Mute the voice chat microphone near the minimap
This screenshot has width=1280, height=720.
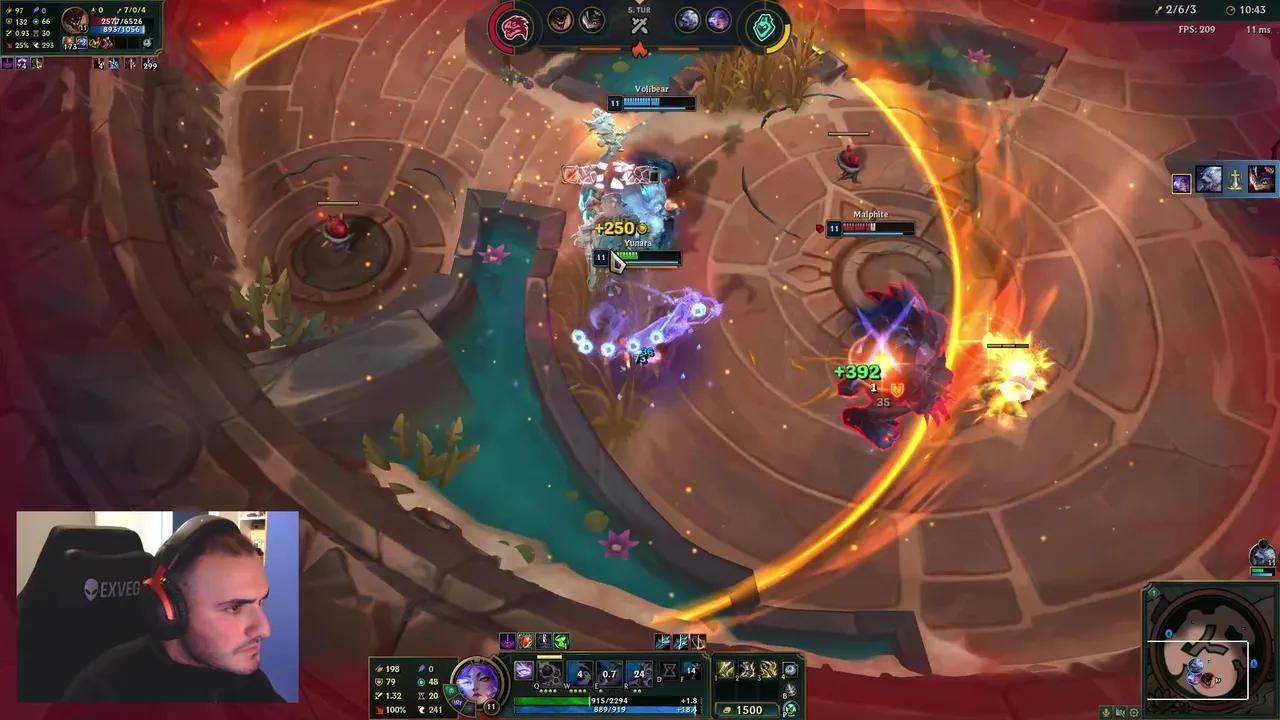click(x=1106, y=712)
